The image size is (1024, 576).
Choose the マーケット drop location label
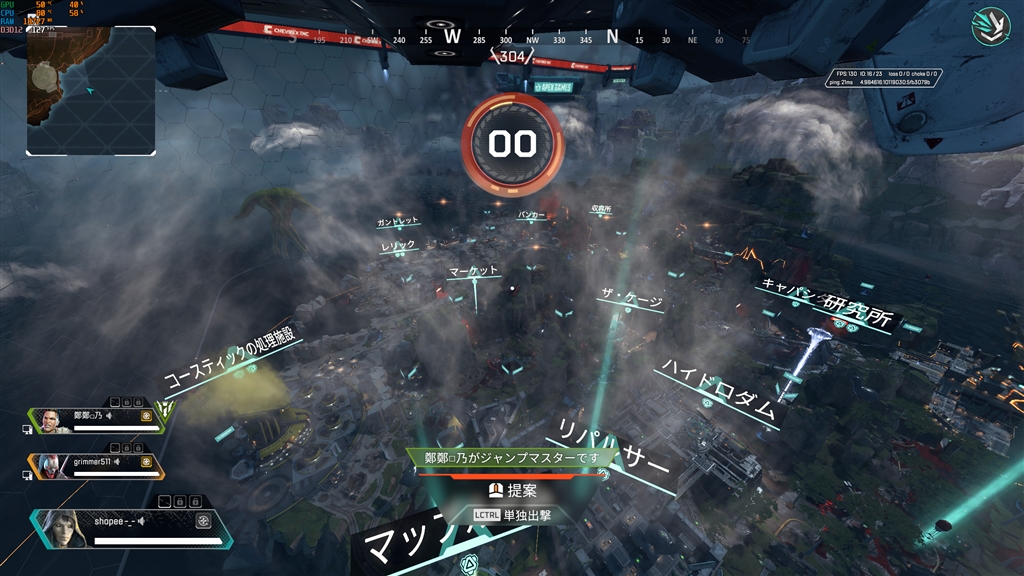[x=473, y=272]
